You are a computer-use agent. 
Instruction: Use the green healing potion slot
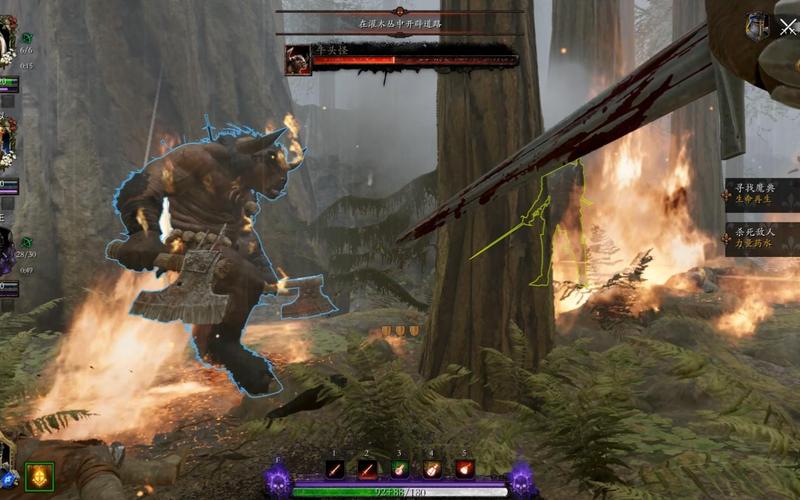pyautogui.click(x=400, y=469)
